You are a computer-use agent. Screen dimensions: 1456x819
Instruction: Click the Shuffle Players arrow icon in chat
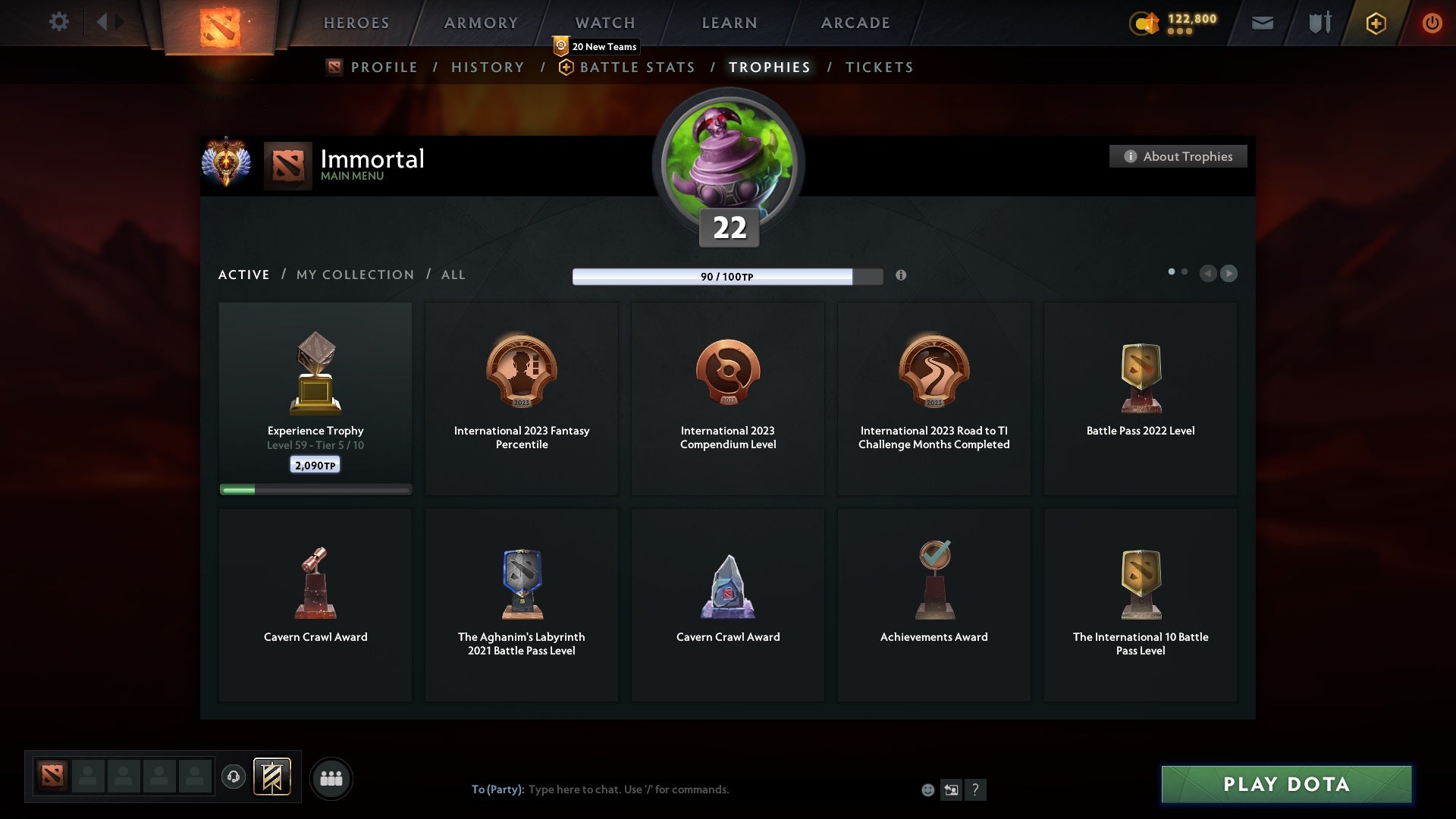[x=952, y=789]
